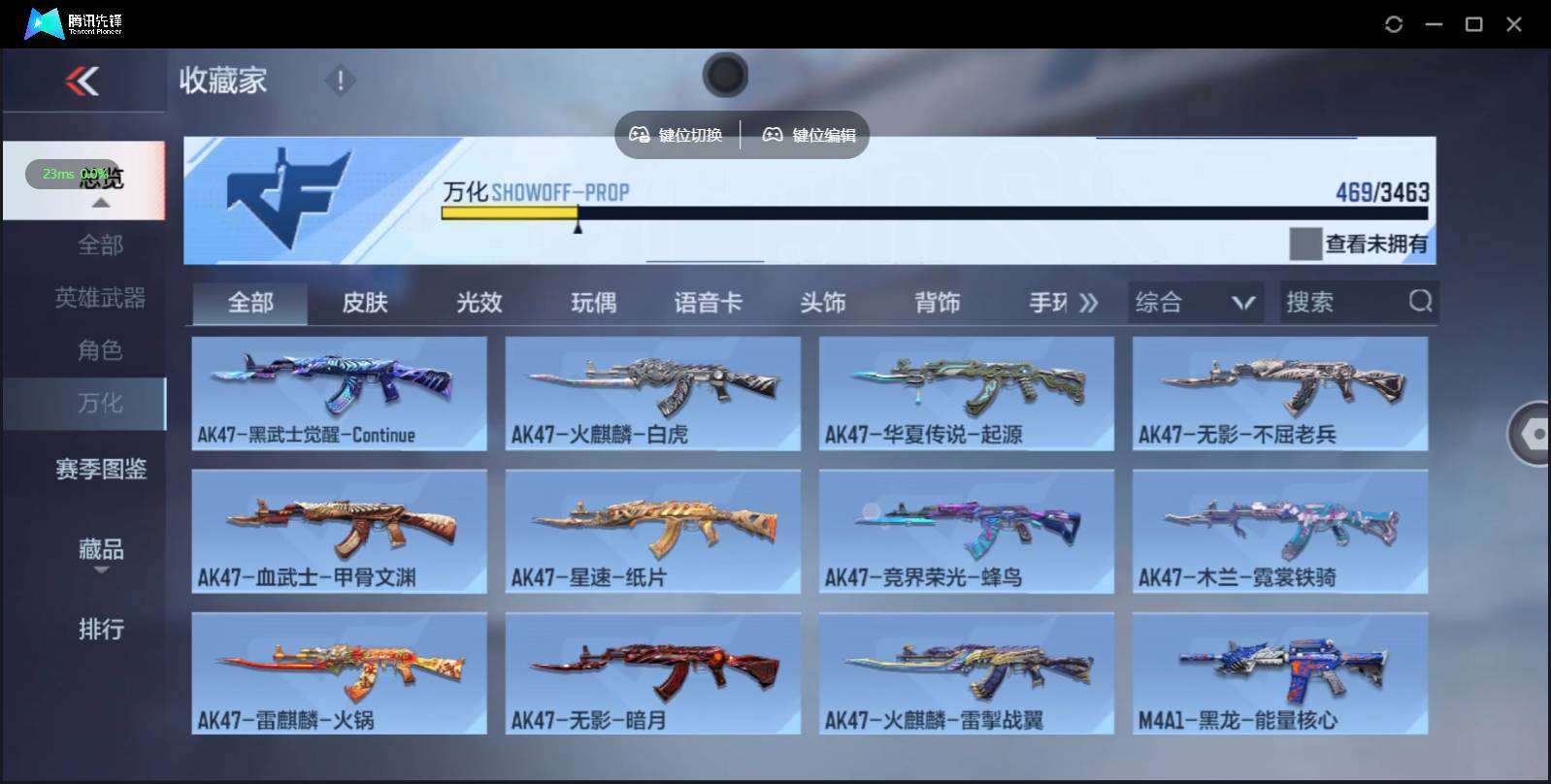Click the circular button on the right edge
The height and width of the screenshot is (784, 1551).
[x=1534, y=434]
